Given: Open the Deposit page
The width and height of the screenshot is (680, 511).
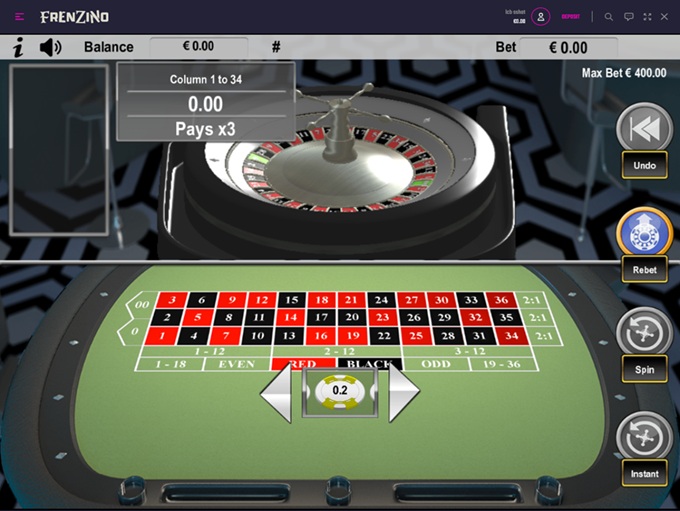Looking at the screenshot, I should (570, 17).
